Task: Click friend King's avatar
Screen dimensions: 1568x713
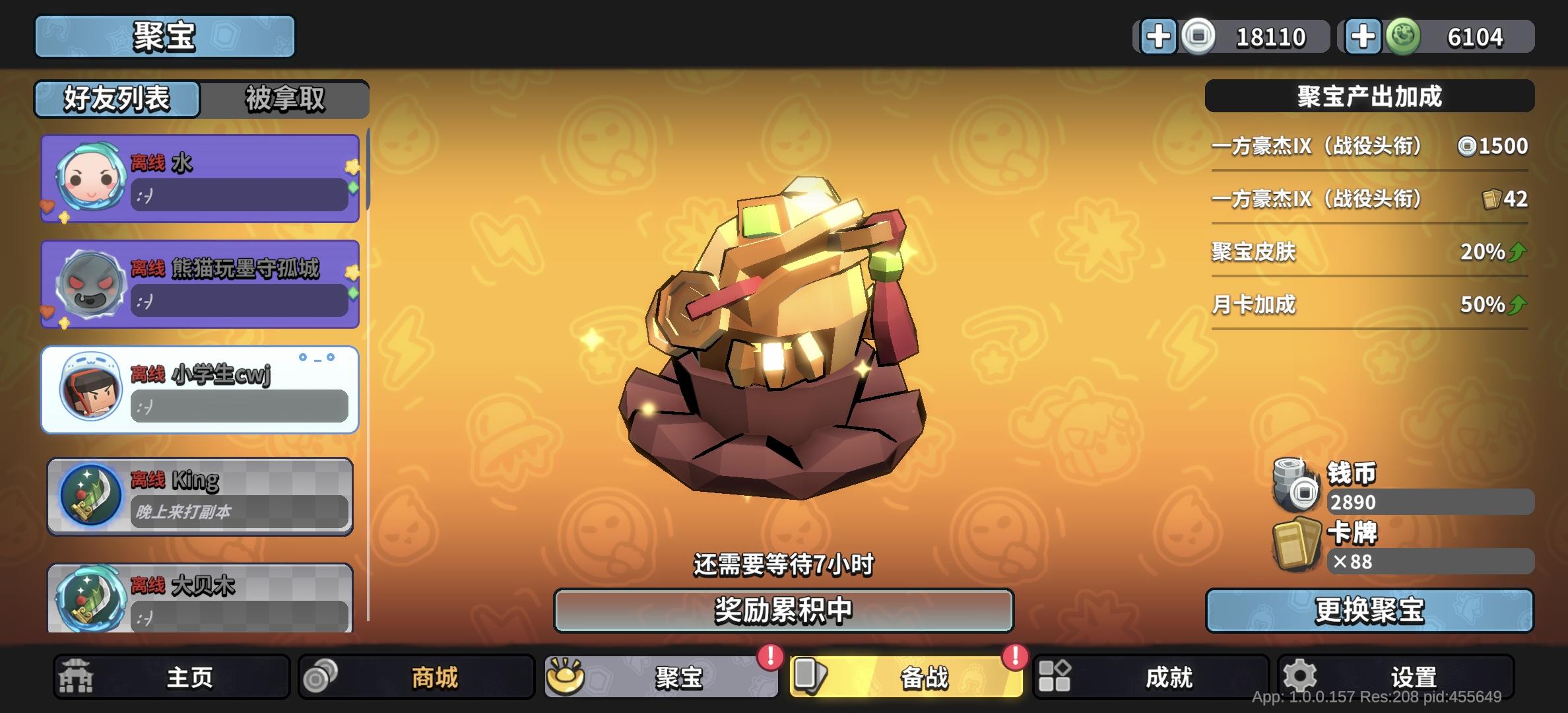Action: [x=91, y=495]
